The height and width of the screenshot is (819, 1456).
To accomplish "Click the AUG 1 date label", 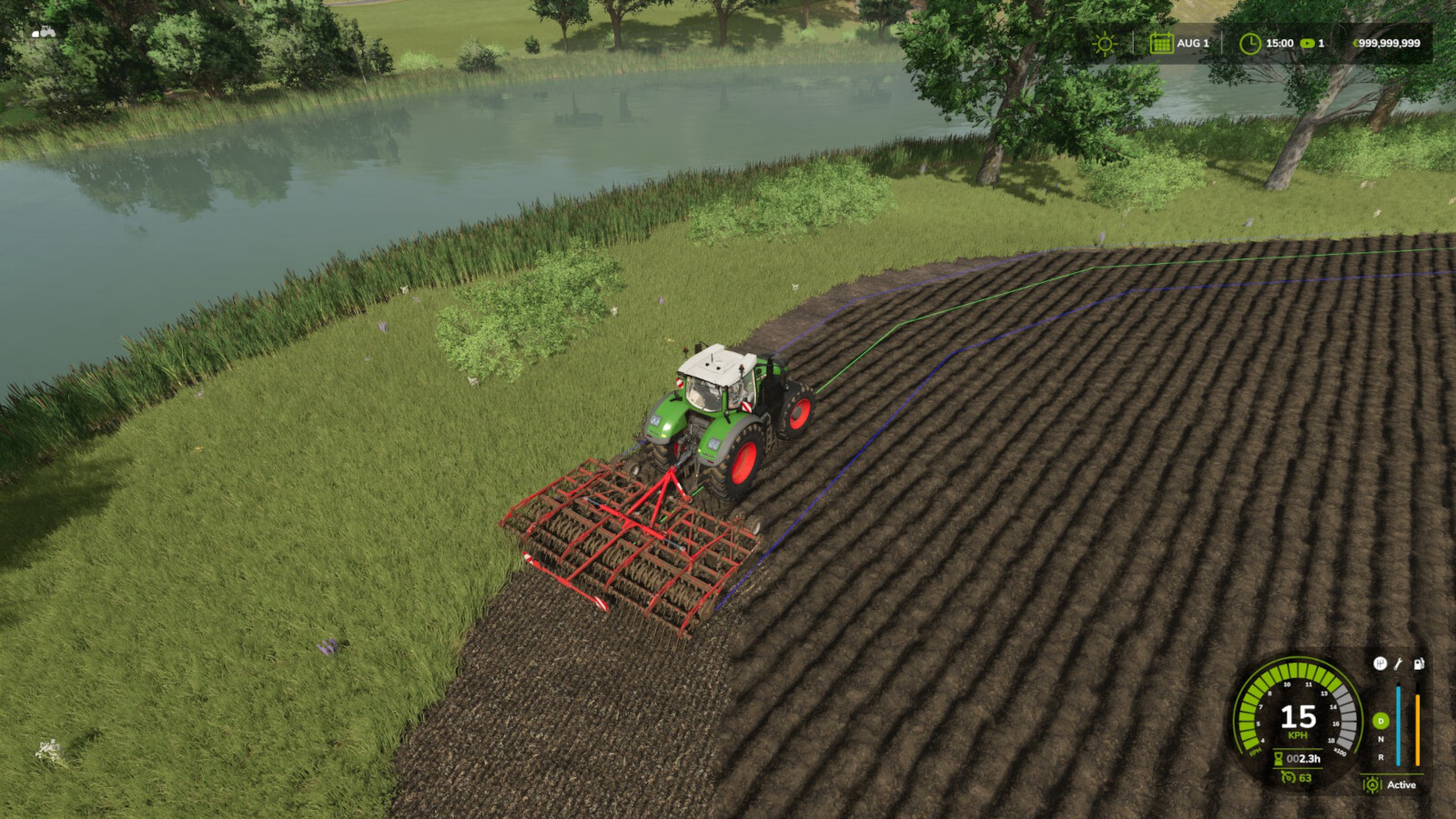I will click(1192, 43).
